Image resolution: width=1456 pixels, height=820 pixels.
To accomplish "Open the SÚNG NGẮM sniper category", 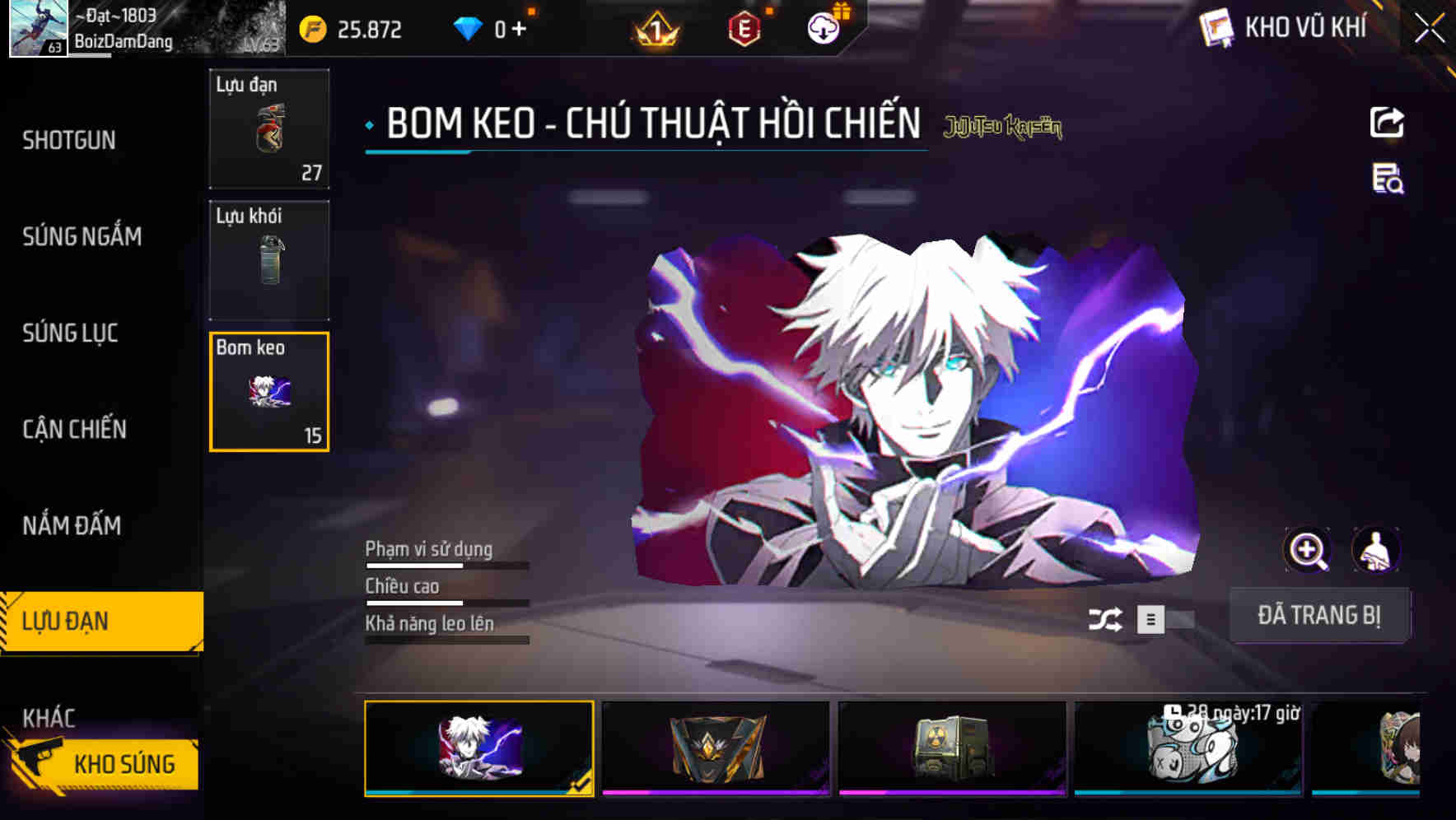I will point(82,236).
